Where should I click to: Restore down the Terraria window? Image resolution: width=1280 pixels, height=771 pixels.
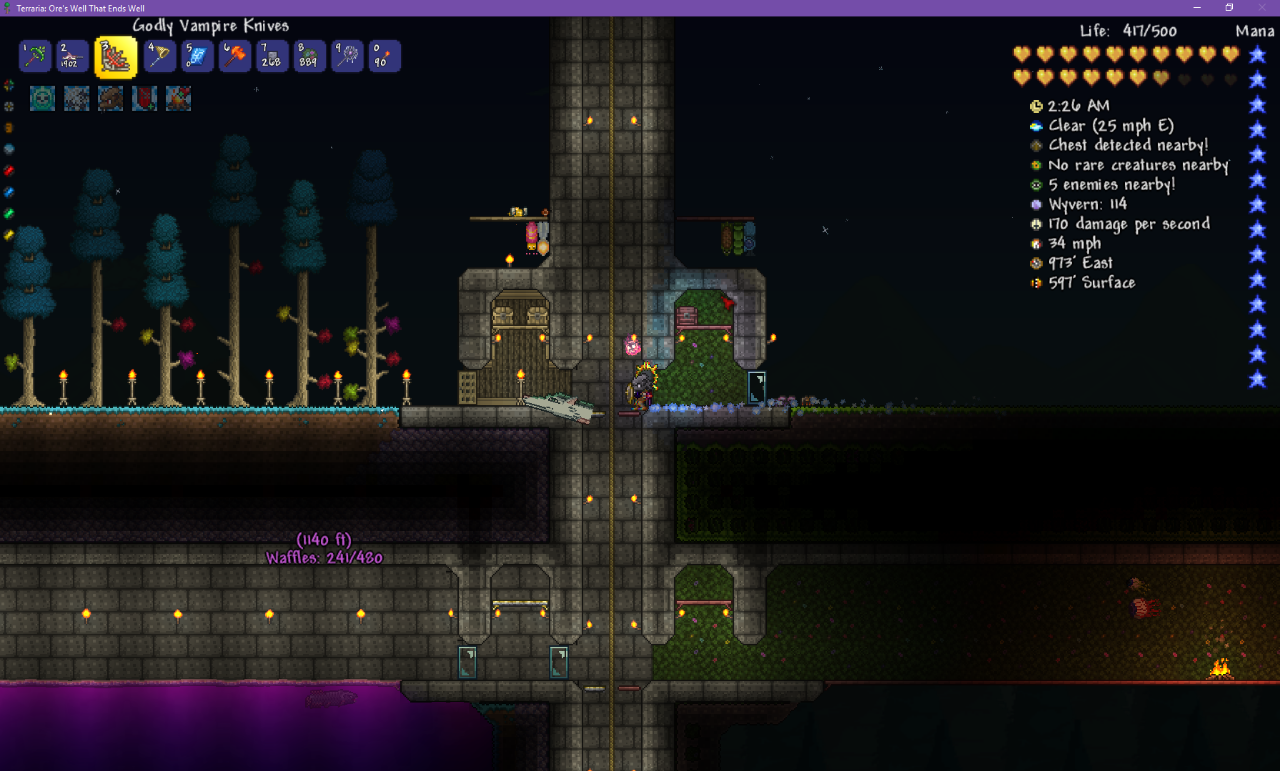pos(1229,7)
